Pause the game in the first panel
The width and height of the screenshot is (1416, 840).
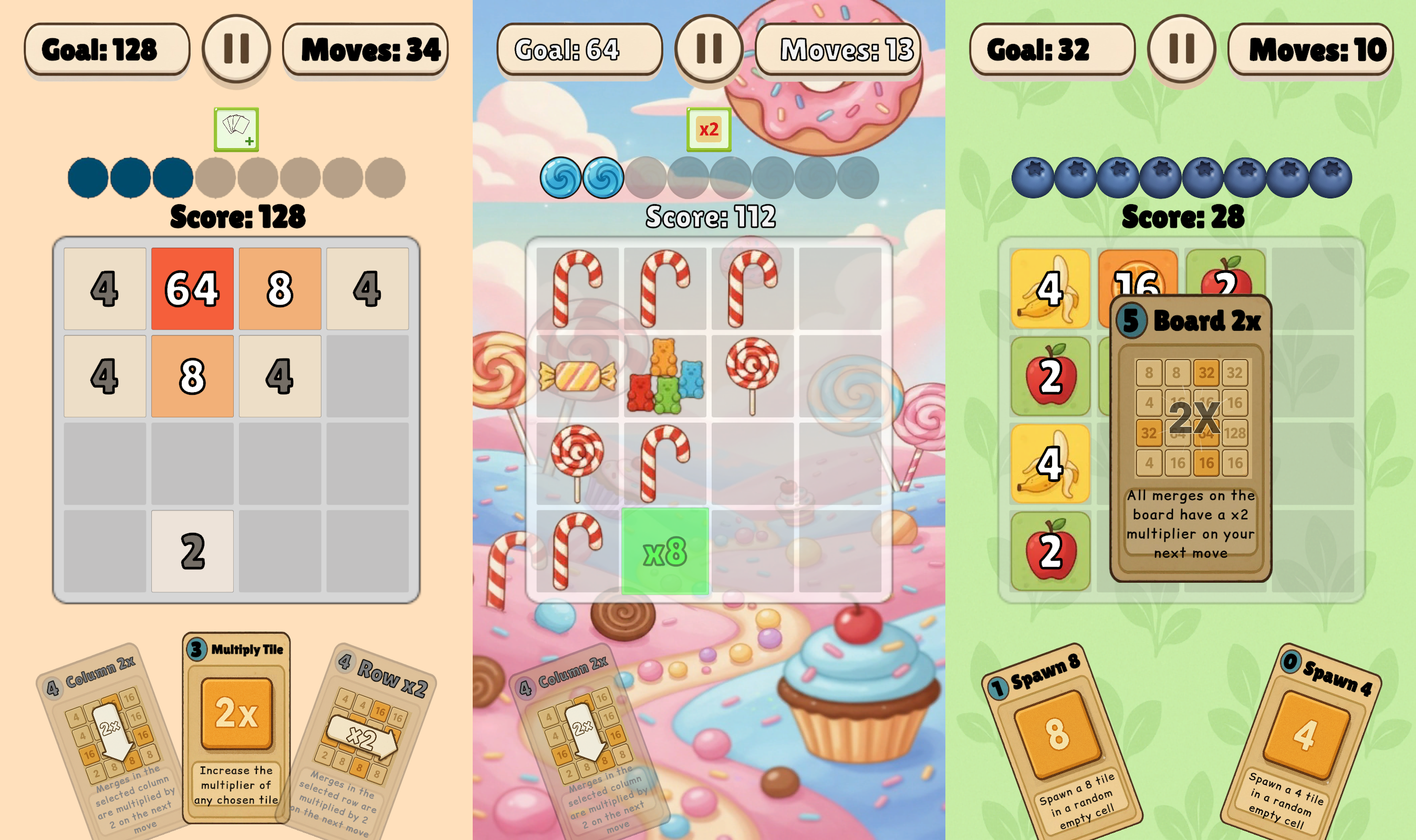(238, 49)
